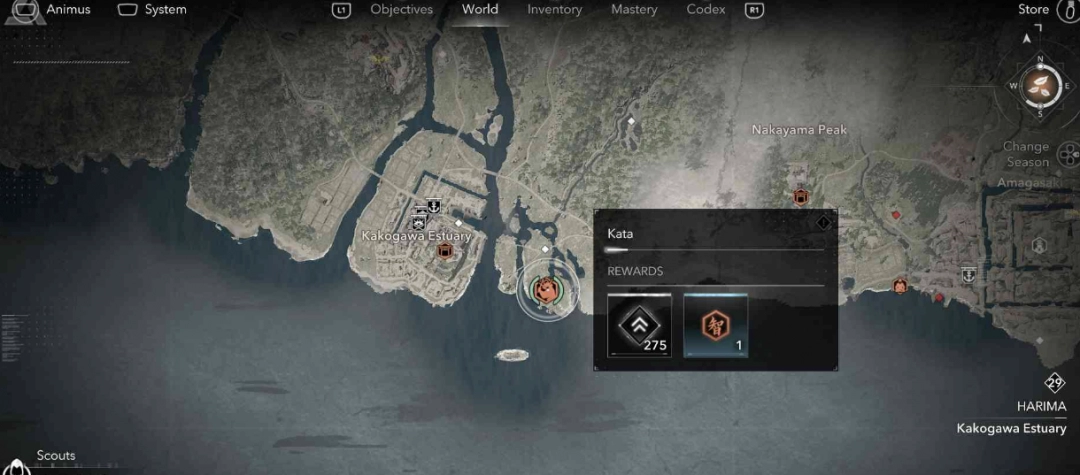1080x475 pixels.
Task: Open the Scouts panel
Action: click(56, 456)
